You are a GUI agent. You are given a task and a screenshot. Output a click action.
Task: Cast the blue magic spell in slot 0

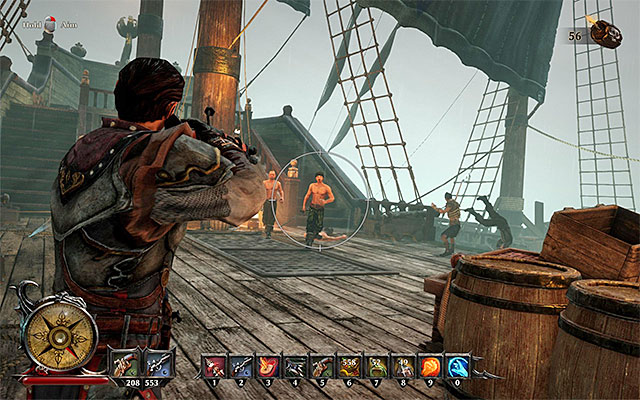pyautogui.click(x=457, y=367)
